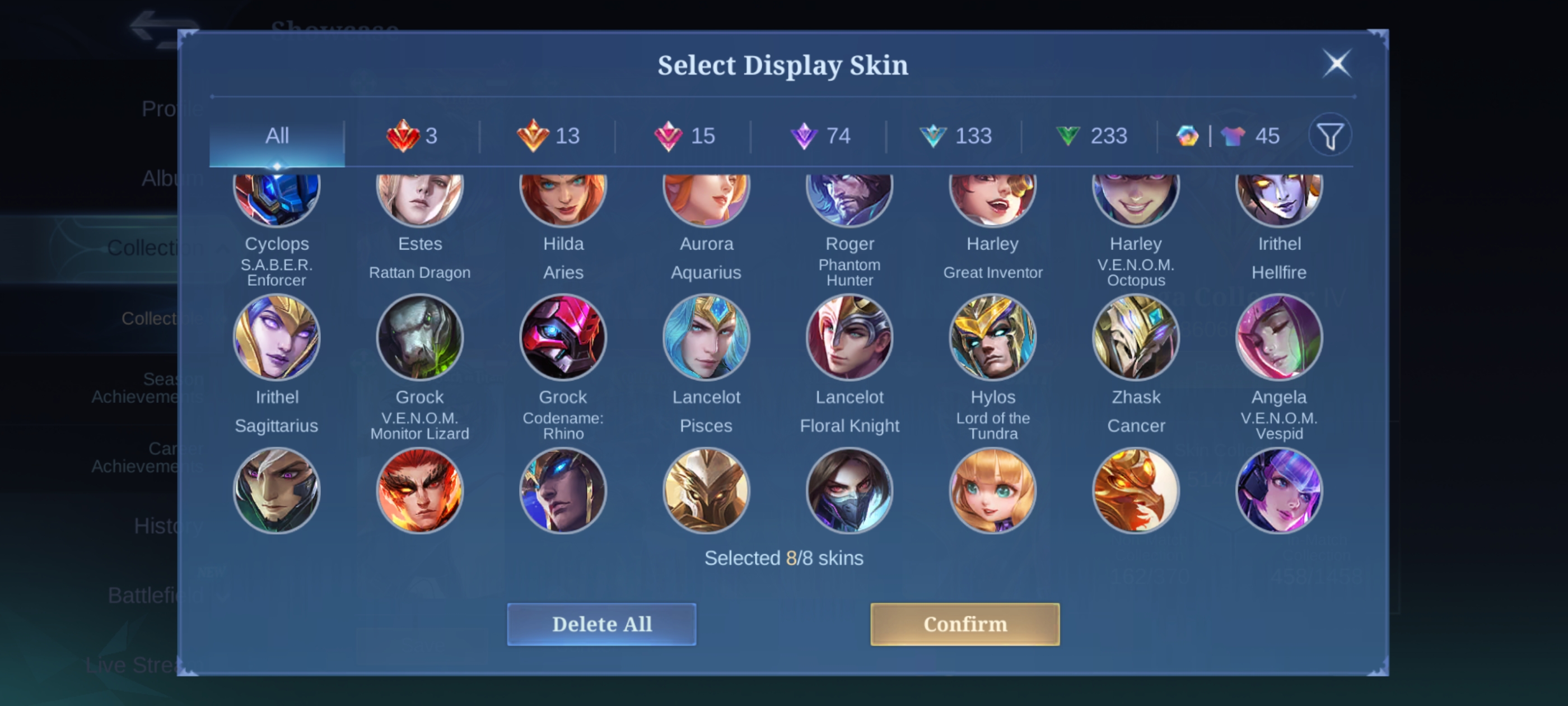Image resolution: width=1568 pixels, height=706 pixels.
Task: Pick Grock Codename: Rhino skin
Action: [x=563, y=337]
